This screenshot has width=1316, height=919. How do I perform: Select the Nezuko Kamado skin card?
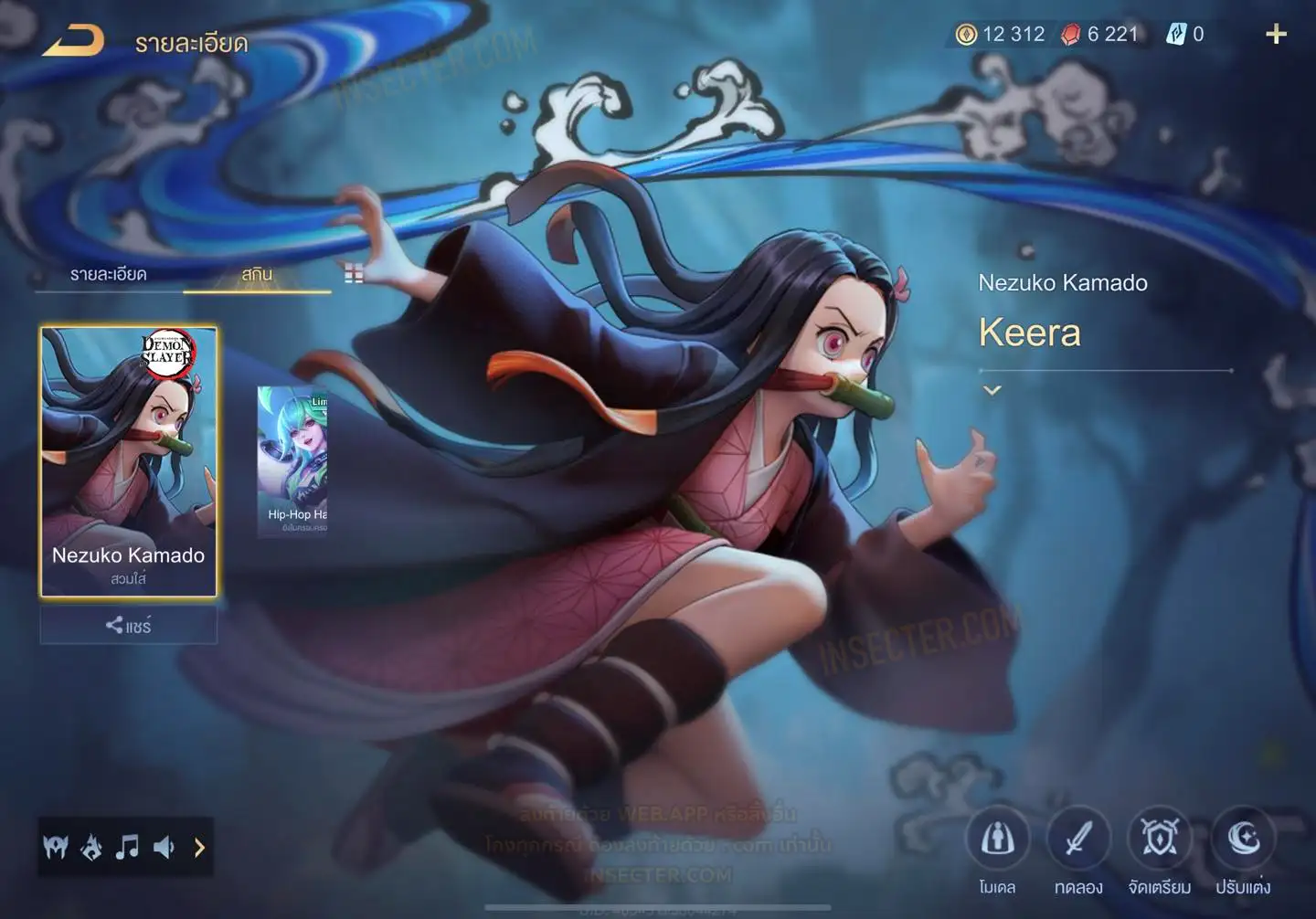click(129, 461)
